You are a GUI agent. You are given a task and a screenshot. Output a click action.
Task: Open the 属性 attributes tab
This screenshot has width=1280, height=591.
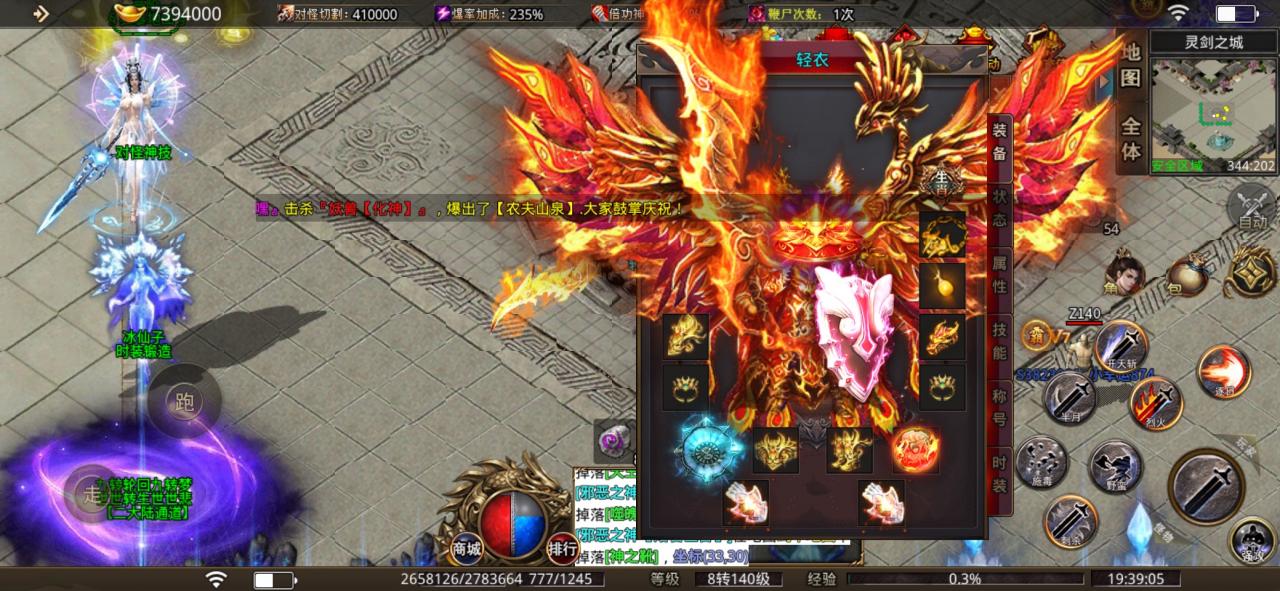[999, 274]
